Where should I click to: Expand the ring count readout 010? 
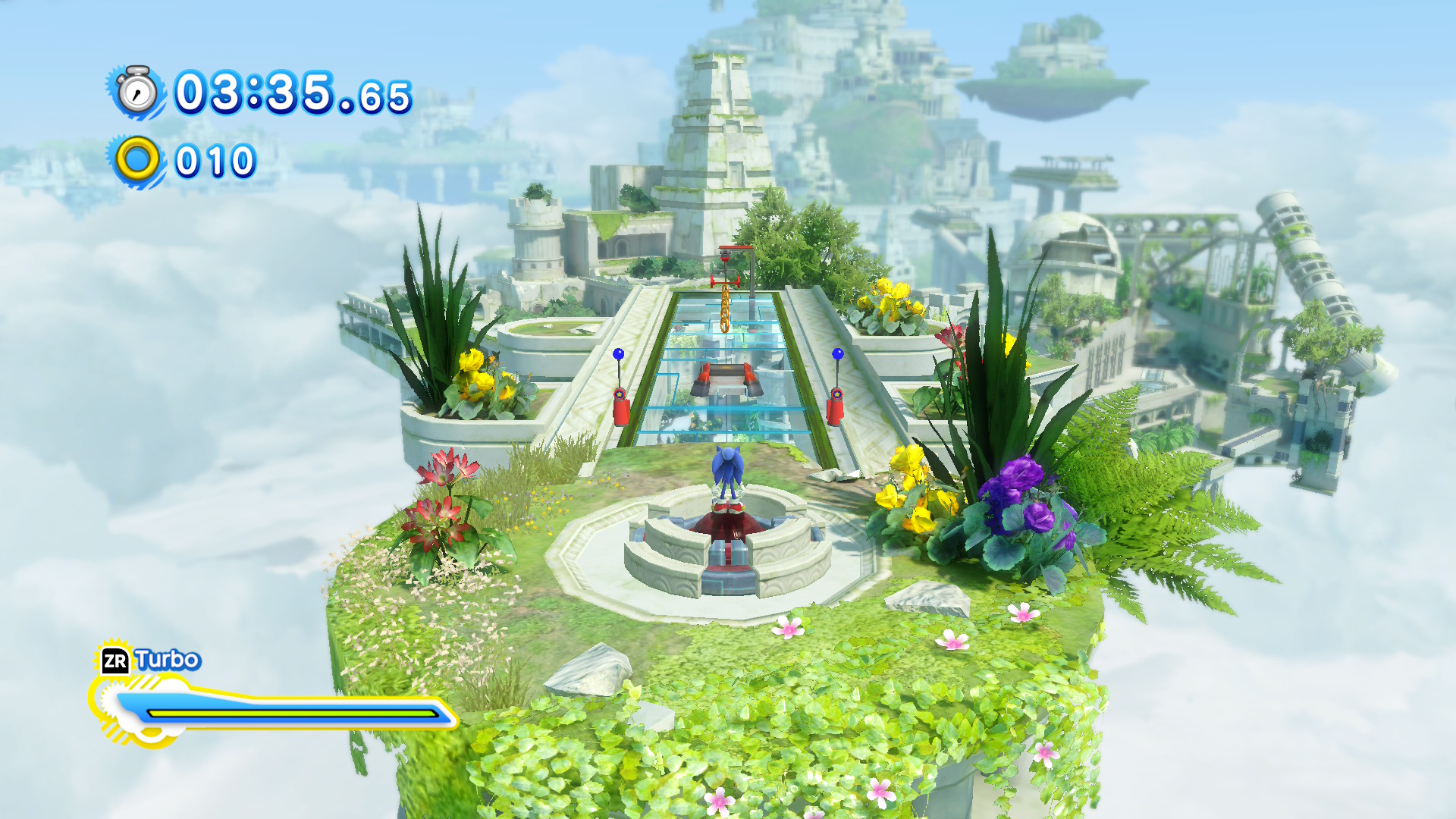215,160
